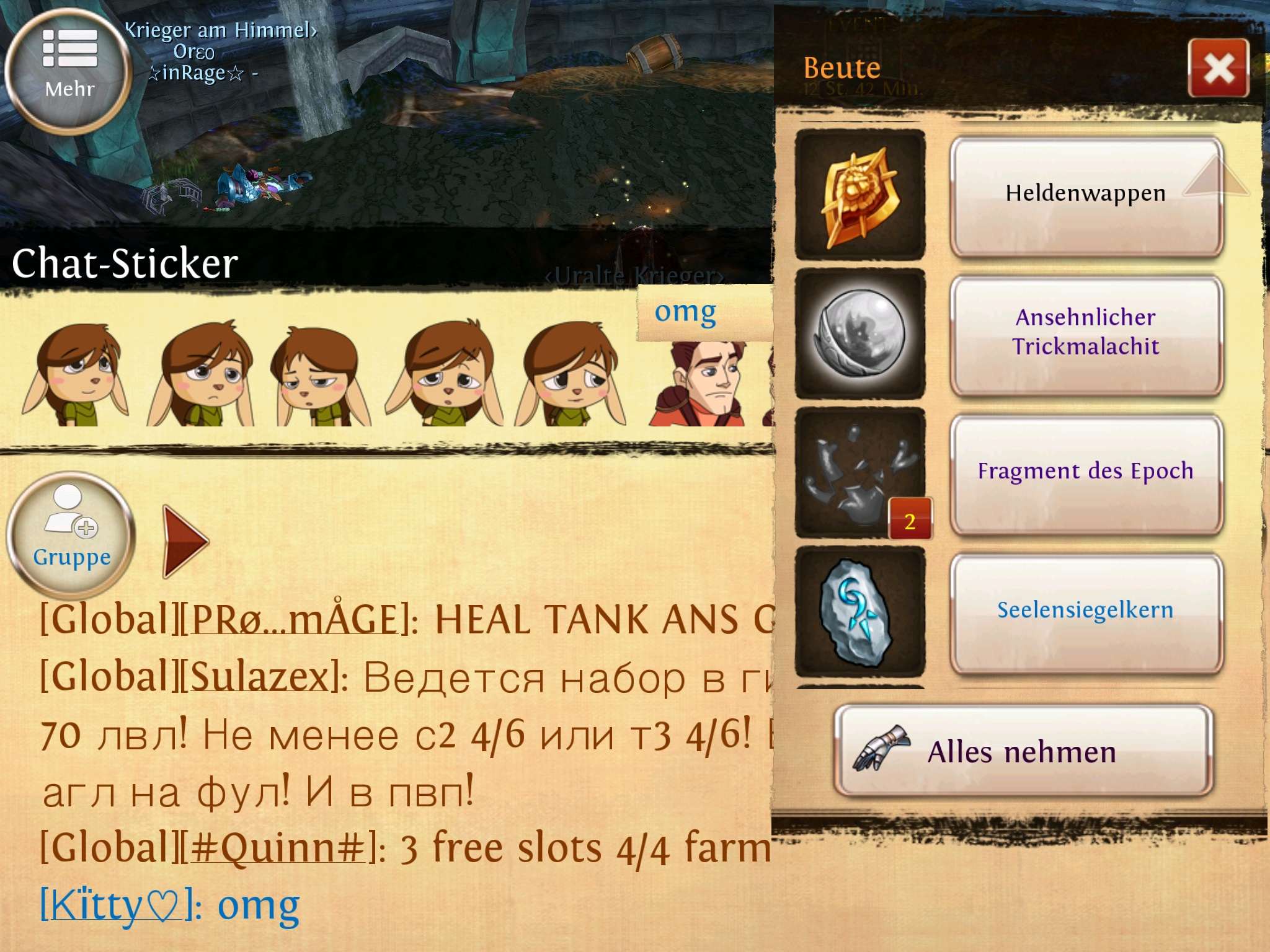The image size is (1270, 952).
Task: Pick up Ansehnlicher Trickmalachit
Action: (x=1085, y=333)
